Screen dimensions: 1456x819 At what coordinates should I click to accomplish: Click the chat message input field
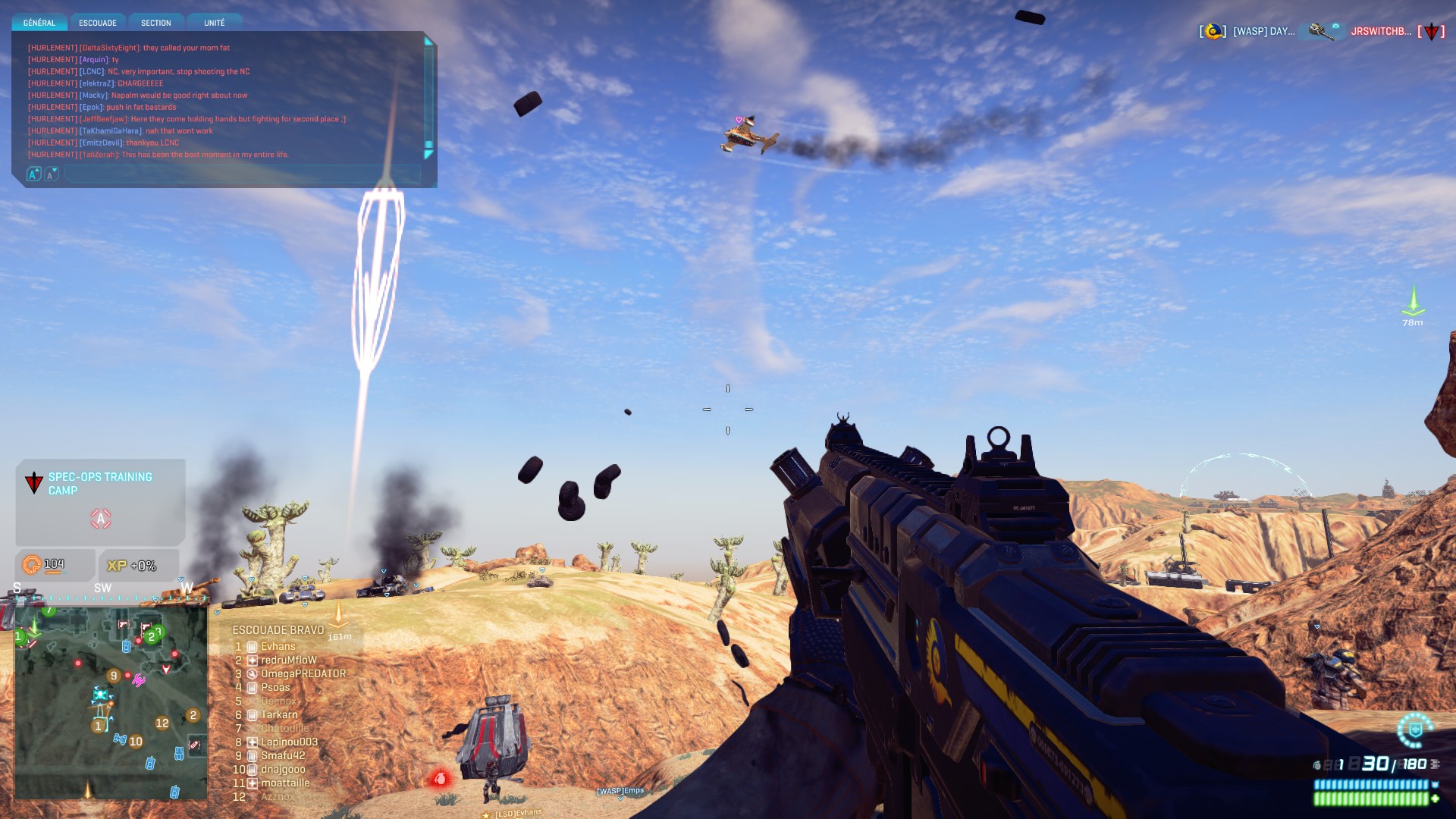coord(241,174)
